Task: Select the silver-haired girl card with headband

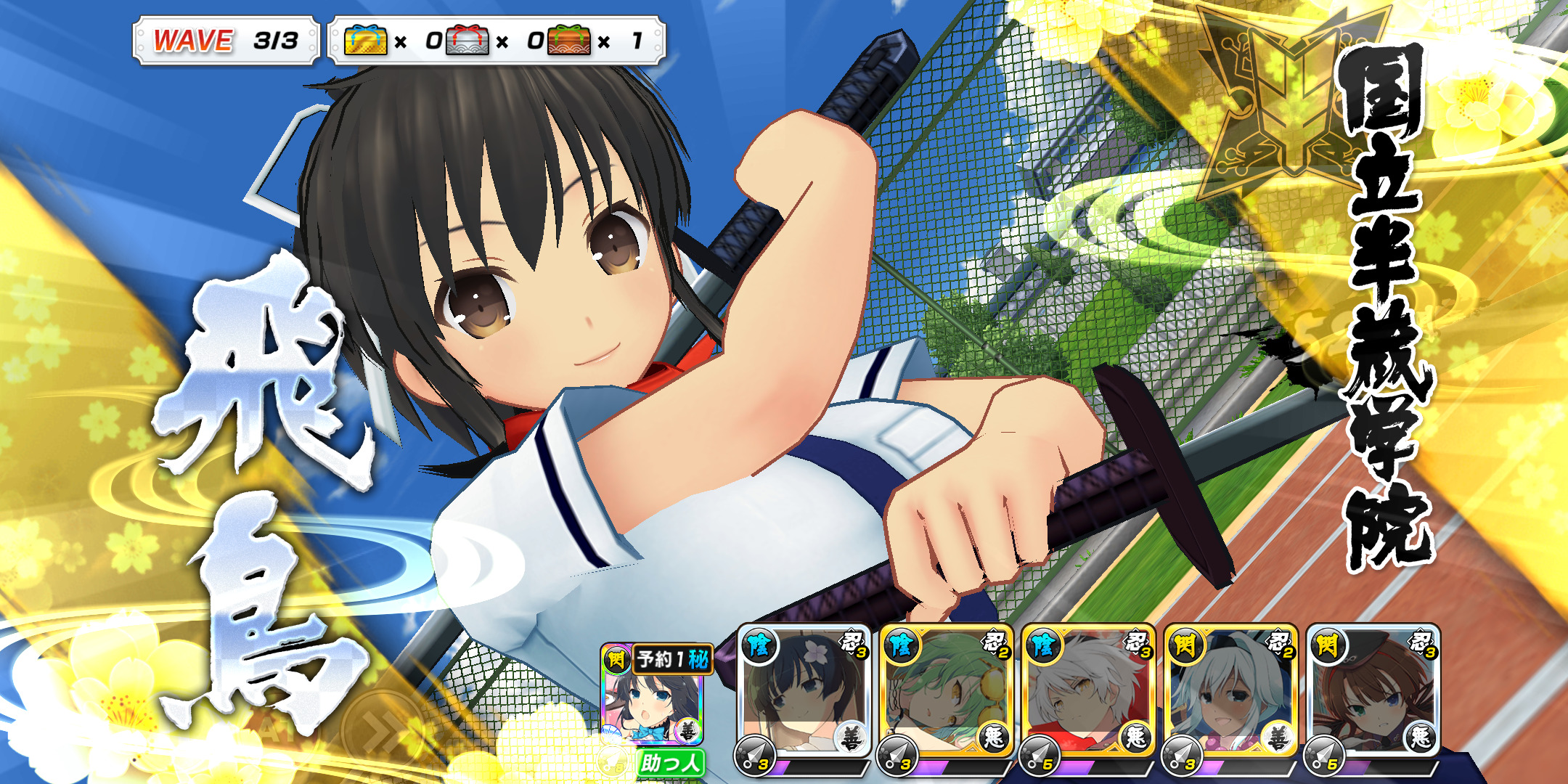Action: point(1230,693)
